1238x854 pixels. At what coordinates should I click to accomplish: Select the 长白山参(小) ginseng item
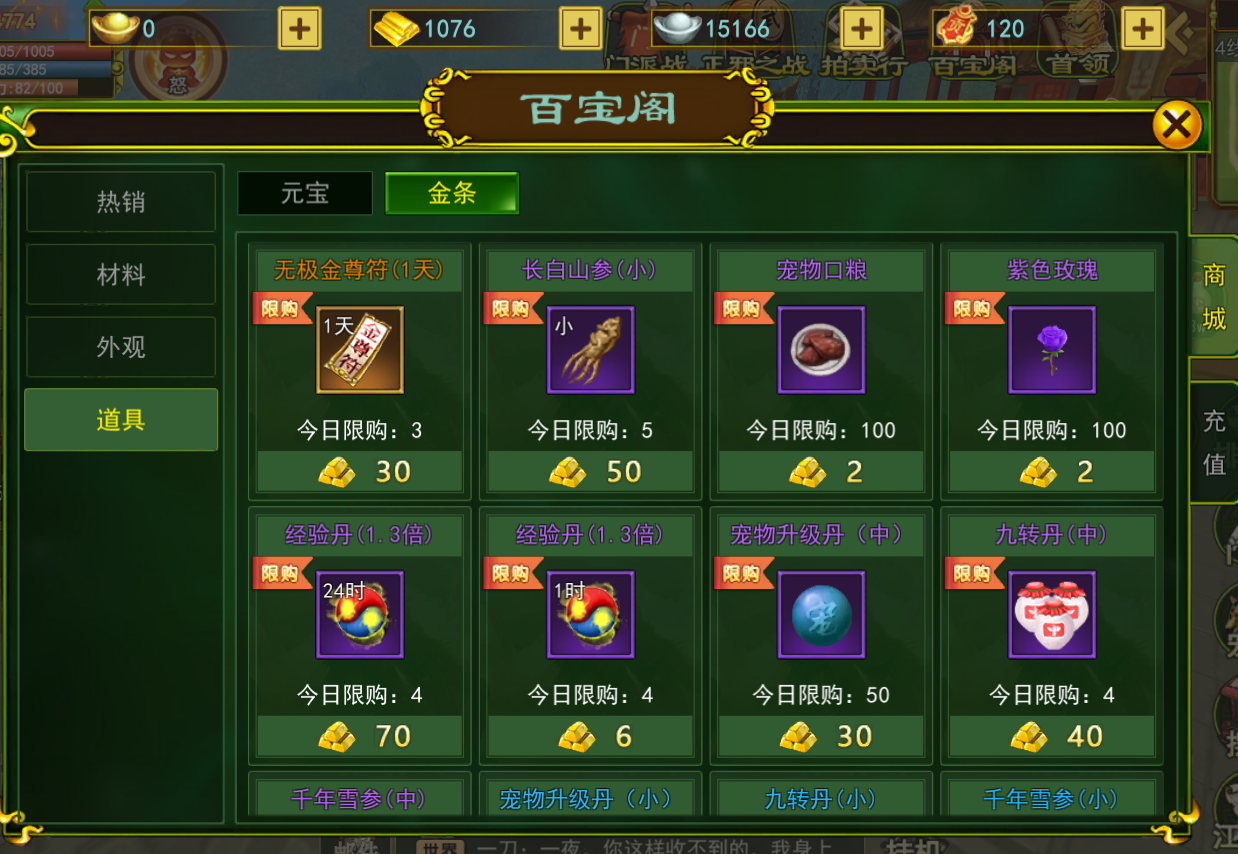click(590, 350)
